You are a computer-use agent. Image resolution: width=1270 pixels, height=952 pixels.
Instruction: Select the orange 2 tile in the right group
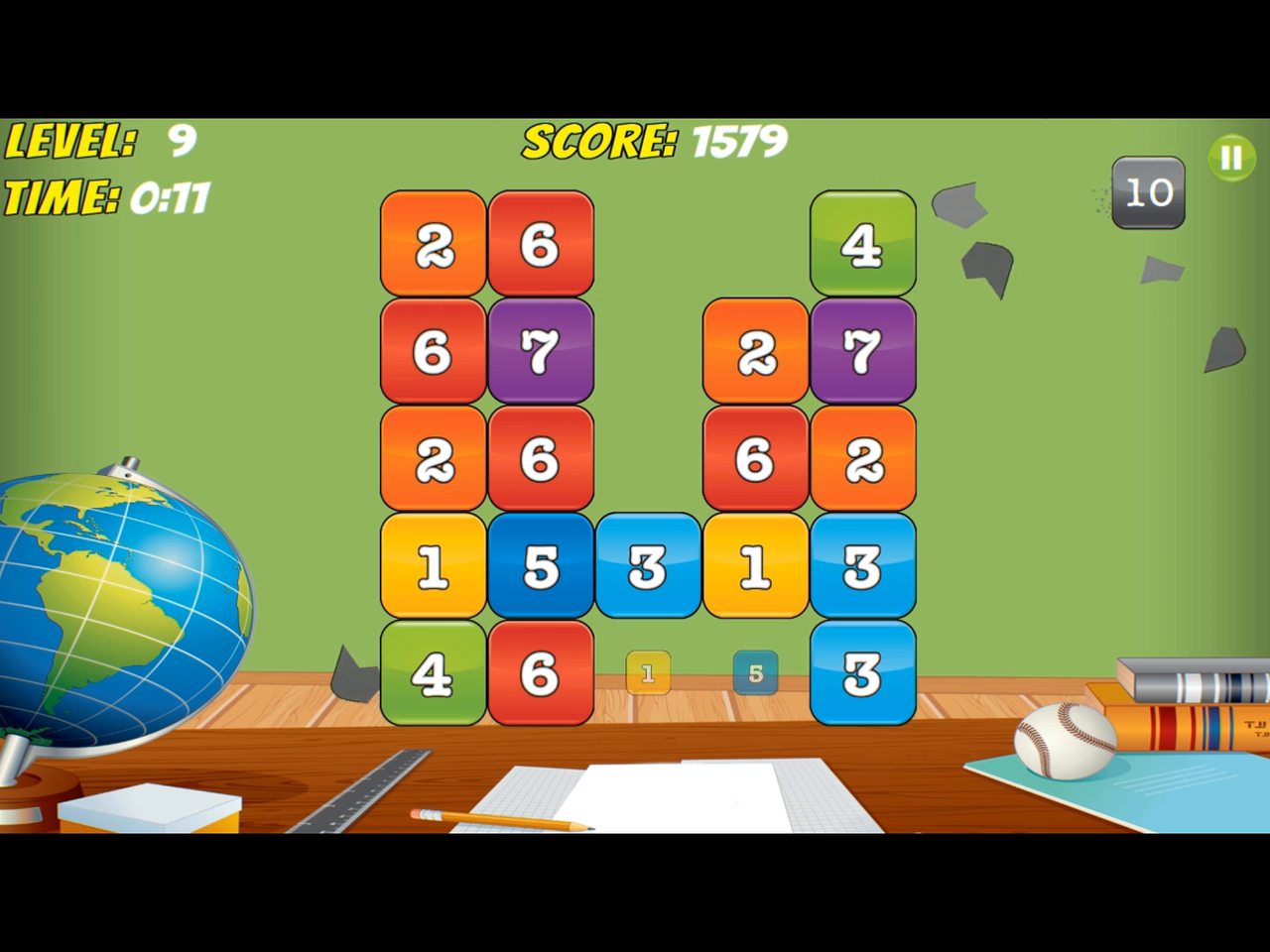756,351
